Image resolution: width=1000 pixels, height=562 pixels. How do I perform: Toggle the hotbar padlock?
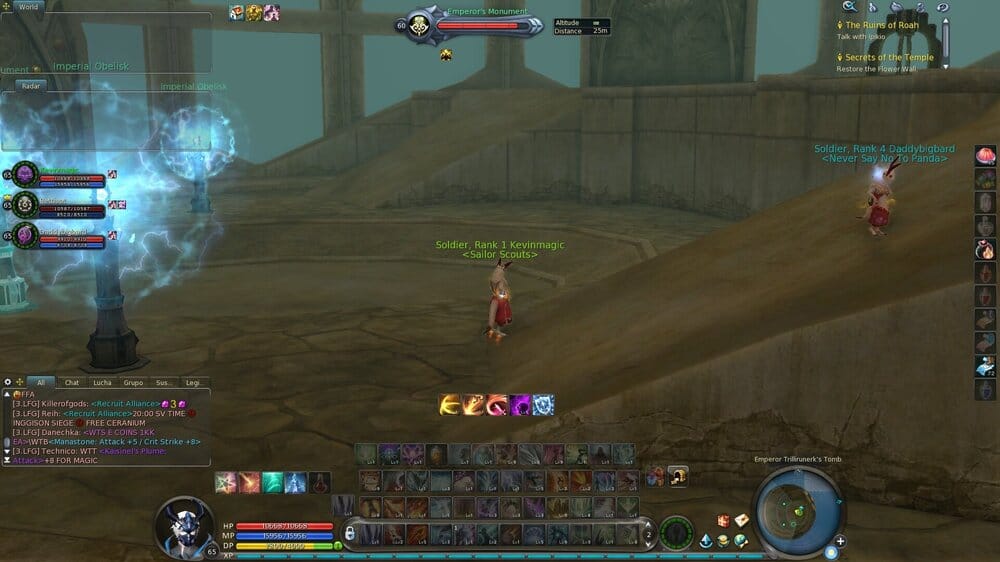[350, 533]
